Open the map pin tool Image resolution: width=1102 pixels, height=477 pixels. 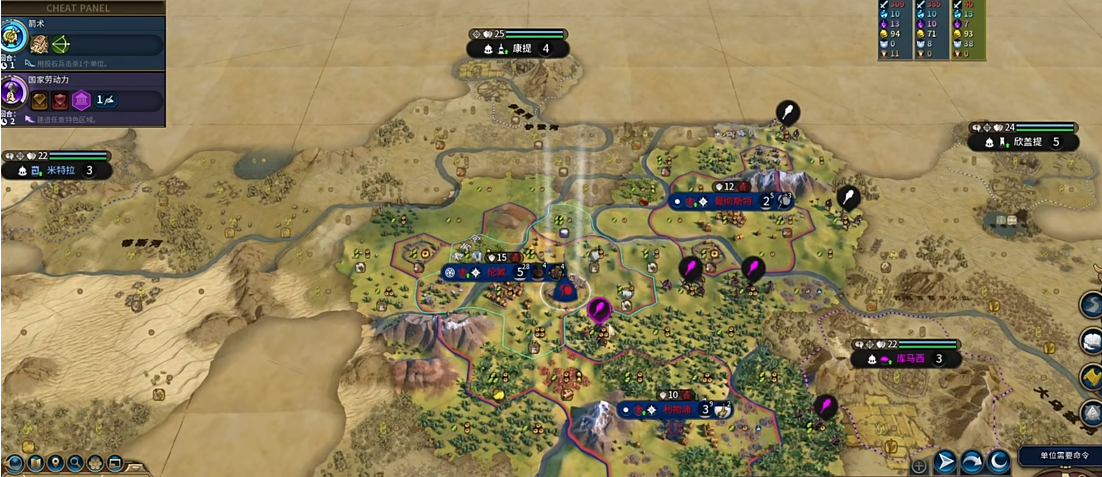click(x=55, y=463)
